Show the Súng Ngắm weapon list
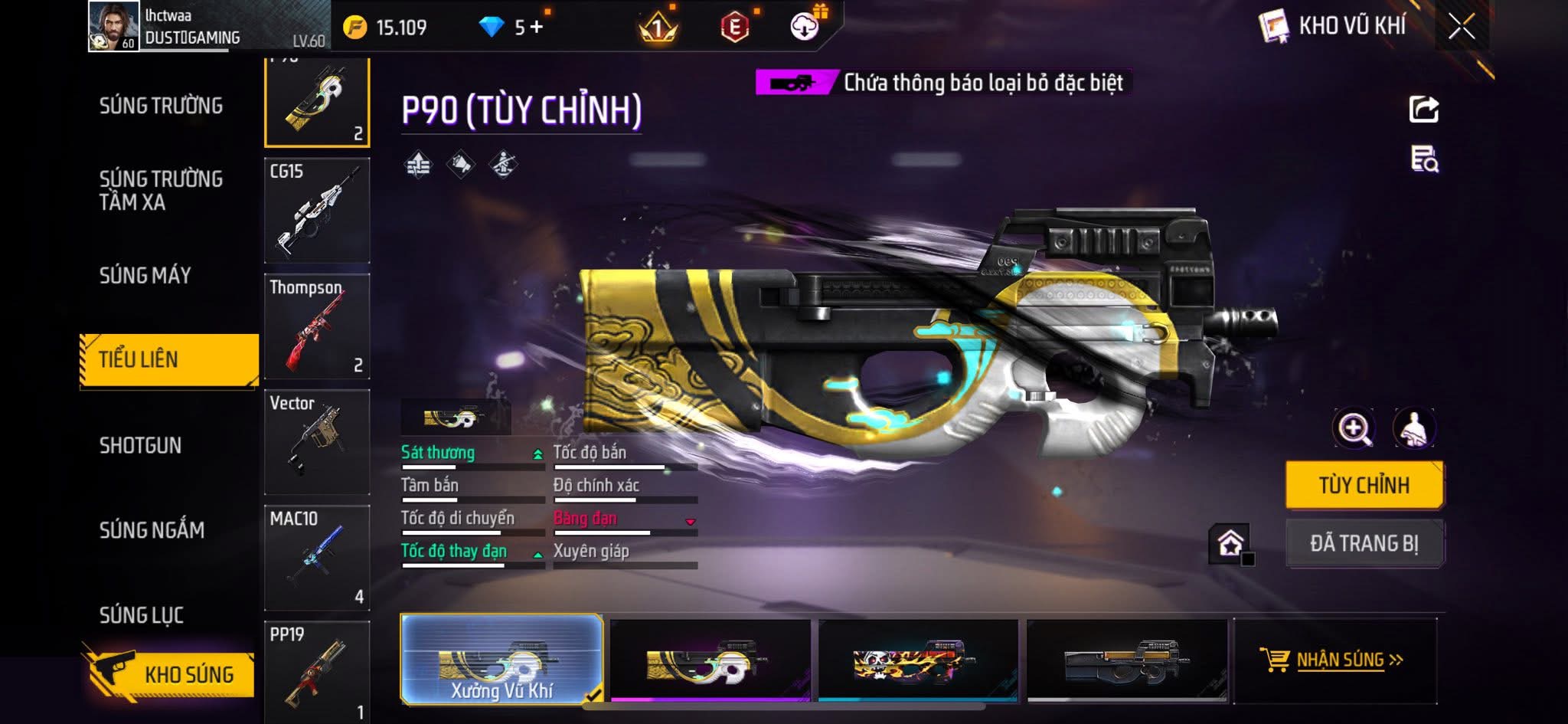The width and height of the screenshot is (1568, 724). coord(152,529)
